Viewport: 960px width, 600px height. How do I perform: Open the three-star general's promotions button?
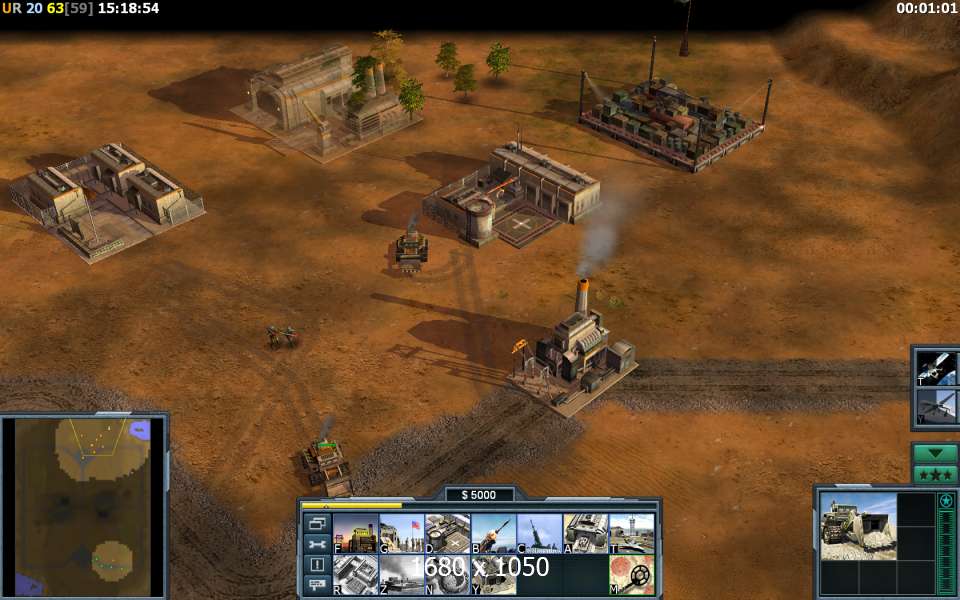click(935, 474)
